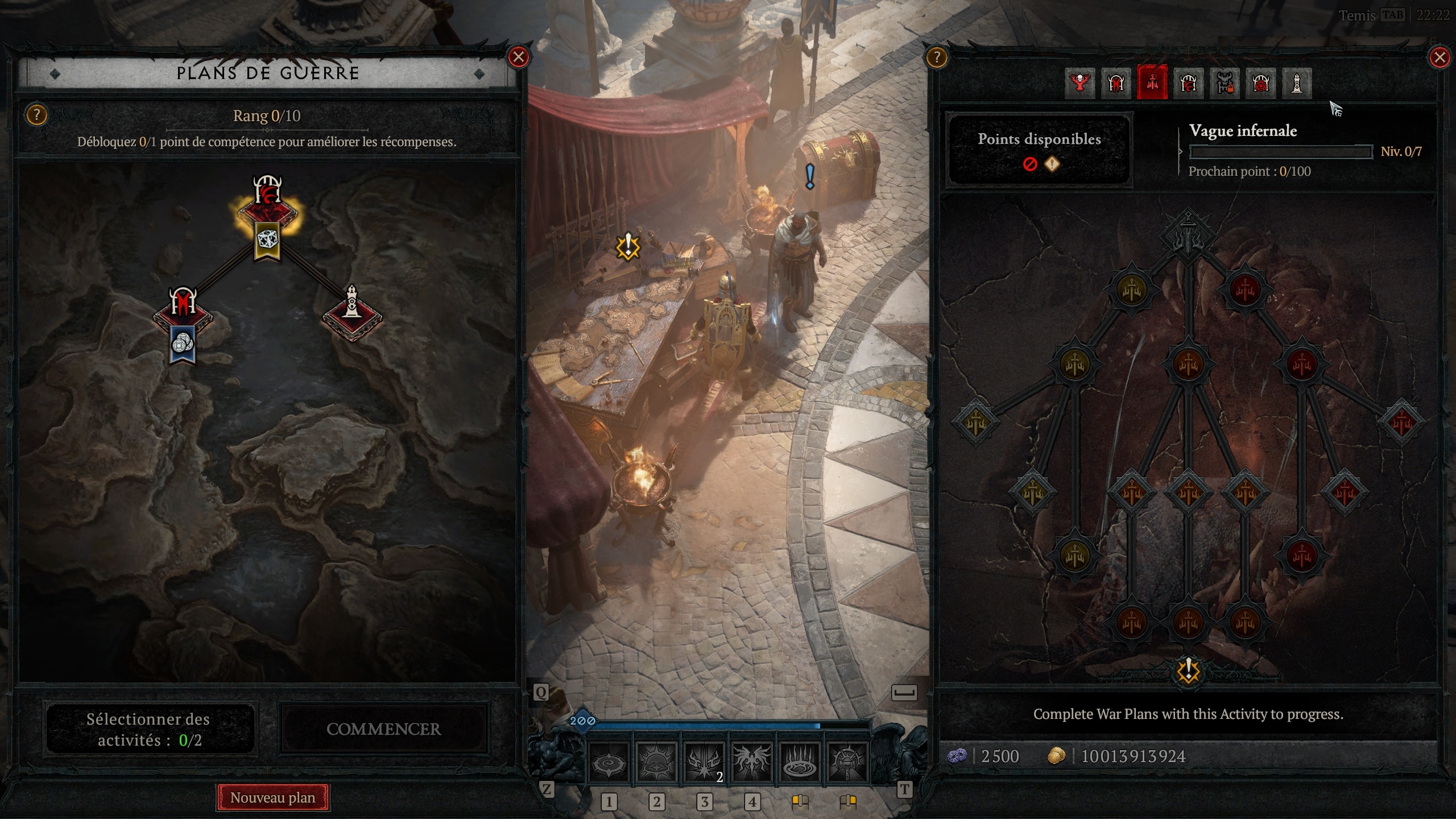This screenshot has width=1456, height=819.
Task: Open the chalice reliquary tab
Action: [x=1261, y=84]
